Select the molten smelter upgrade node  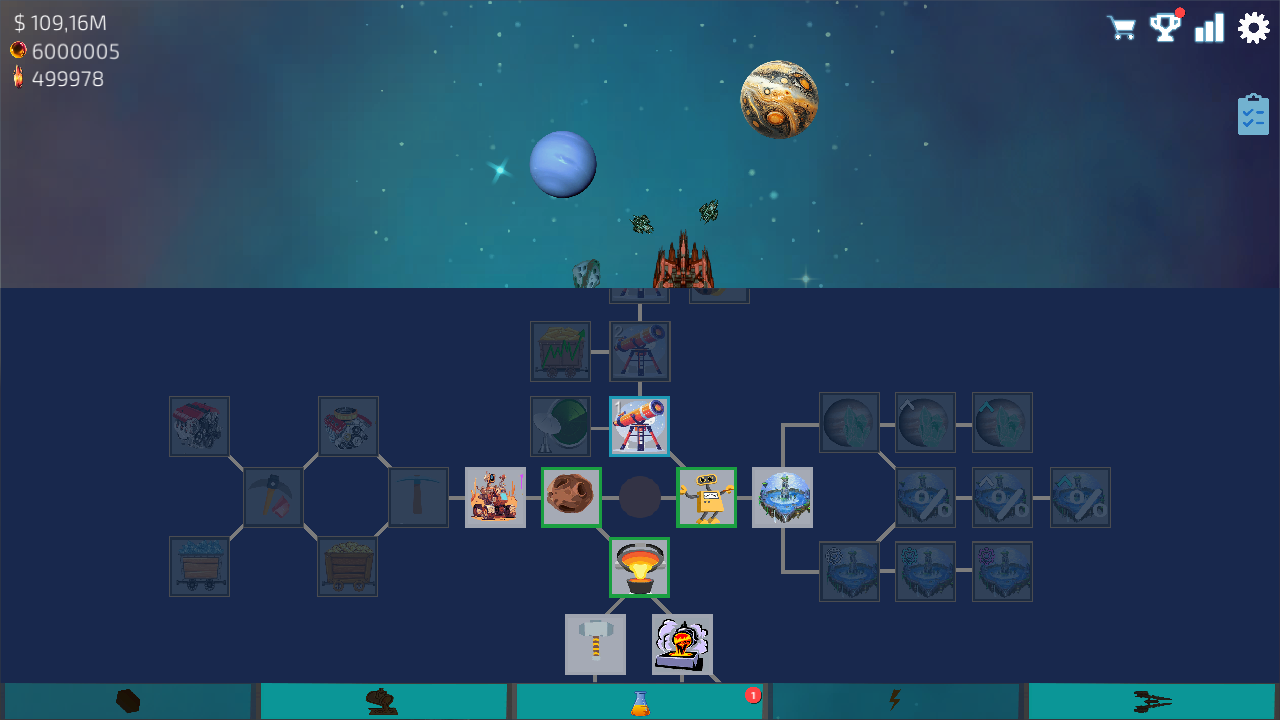pos(639,567)
